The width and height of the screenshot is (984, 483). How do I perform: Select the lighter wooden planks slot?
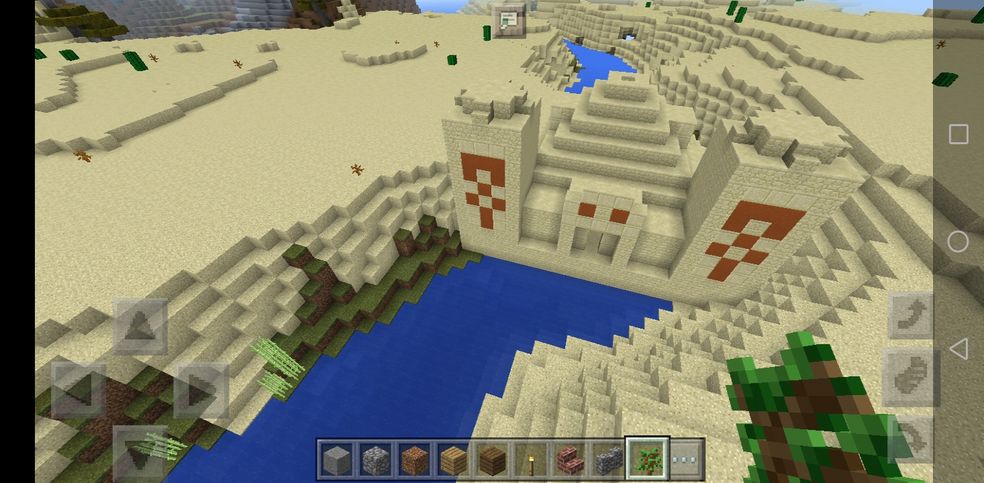tap(452, 459)
